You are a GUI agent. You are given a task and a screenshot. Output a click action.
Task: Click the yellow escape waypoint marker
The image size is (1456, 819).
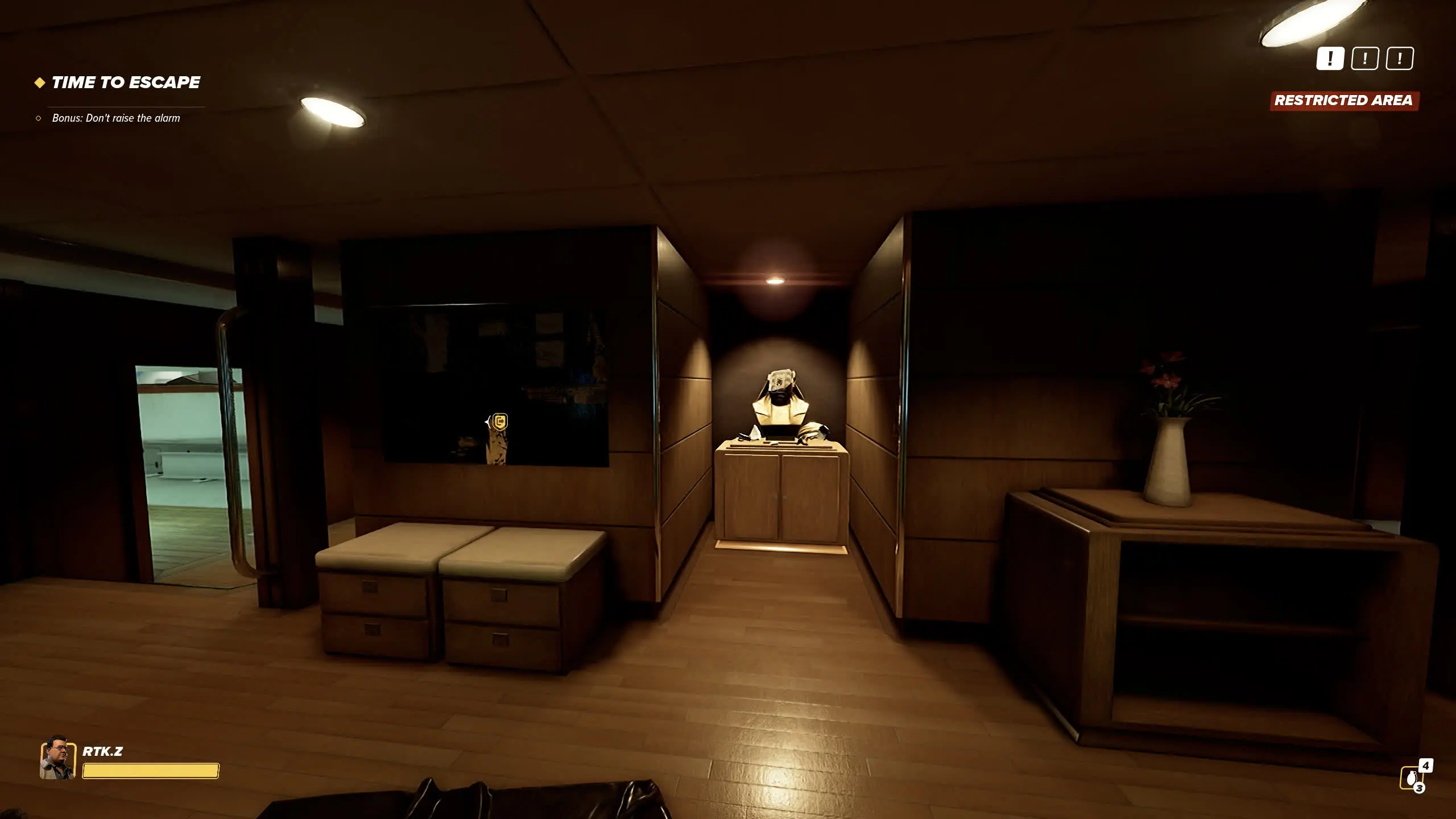tap(499, 422)
